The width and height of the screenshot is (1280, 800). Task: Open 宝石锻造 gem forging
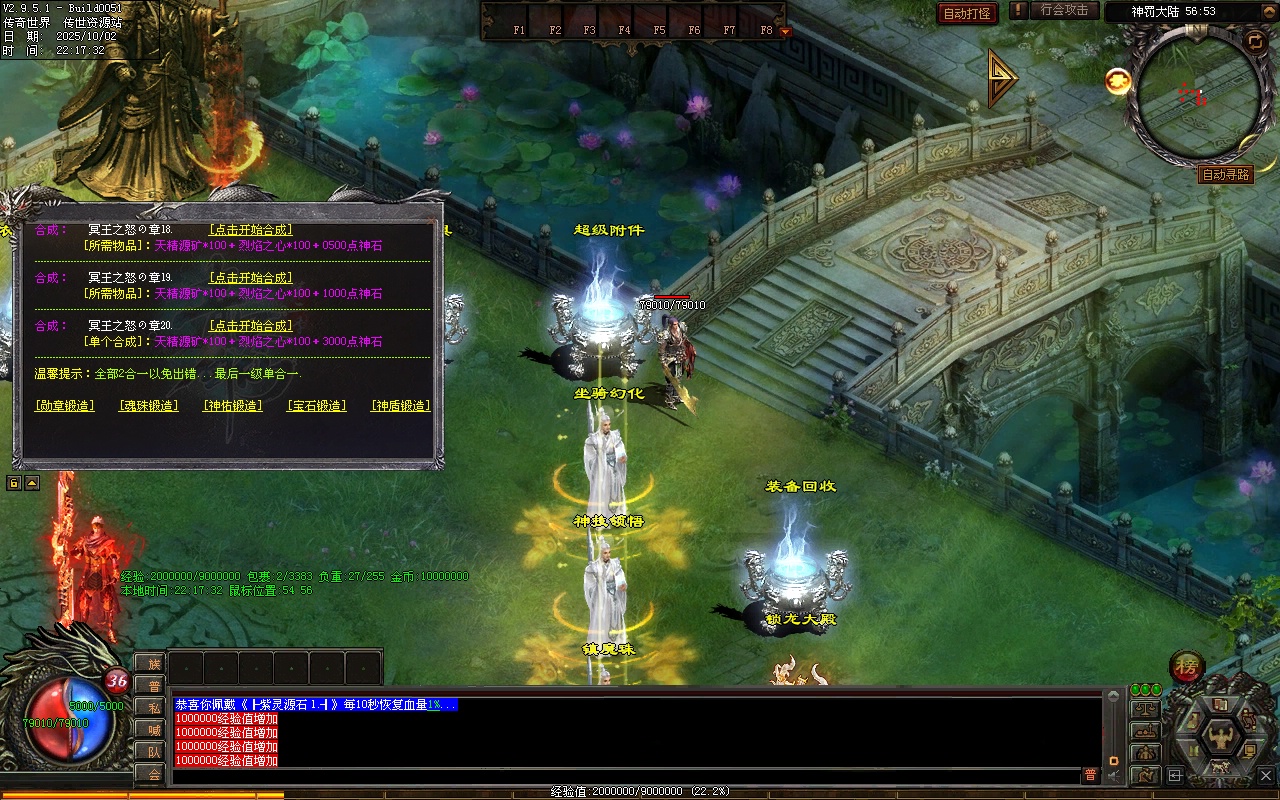pyautogui.click(x=317, y=406)
